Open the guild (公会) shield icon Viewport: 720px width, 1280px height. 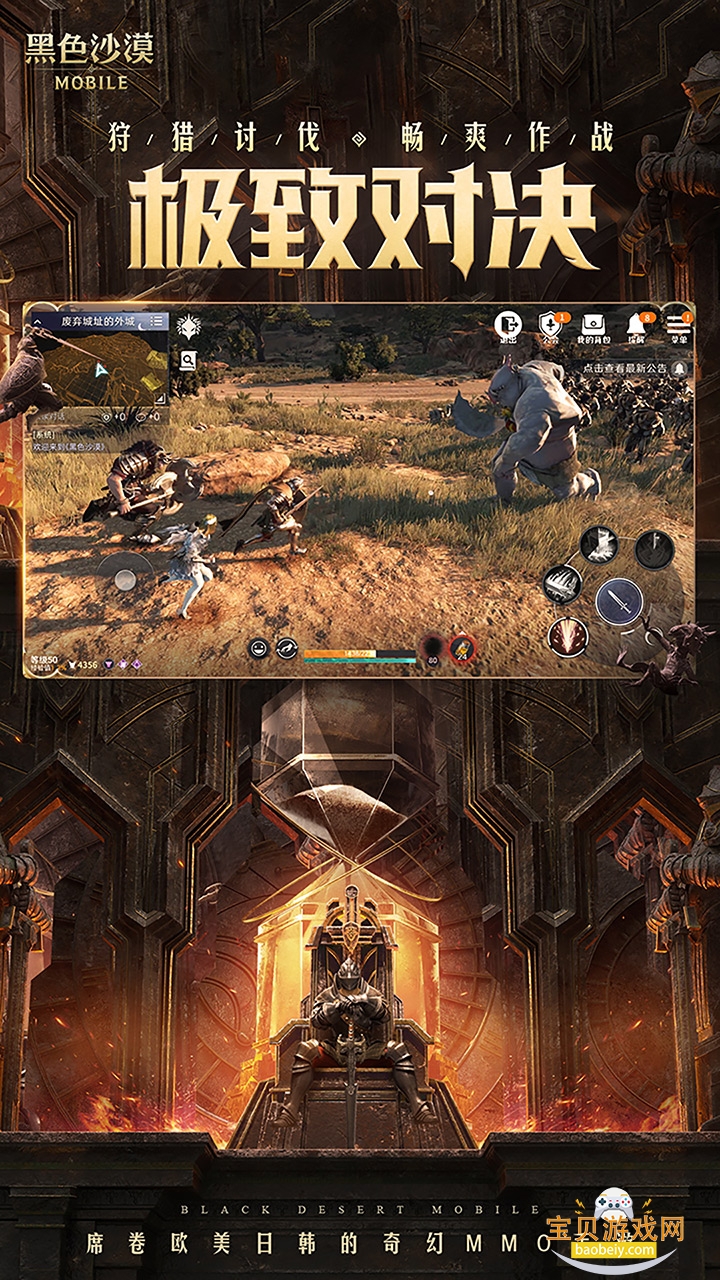[x=551, y=325]
